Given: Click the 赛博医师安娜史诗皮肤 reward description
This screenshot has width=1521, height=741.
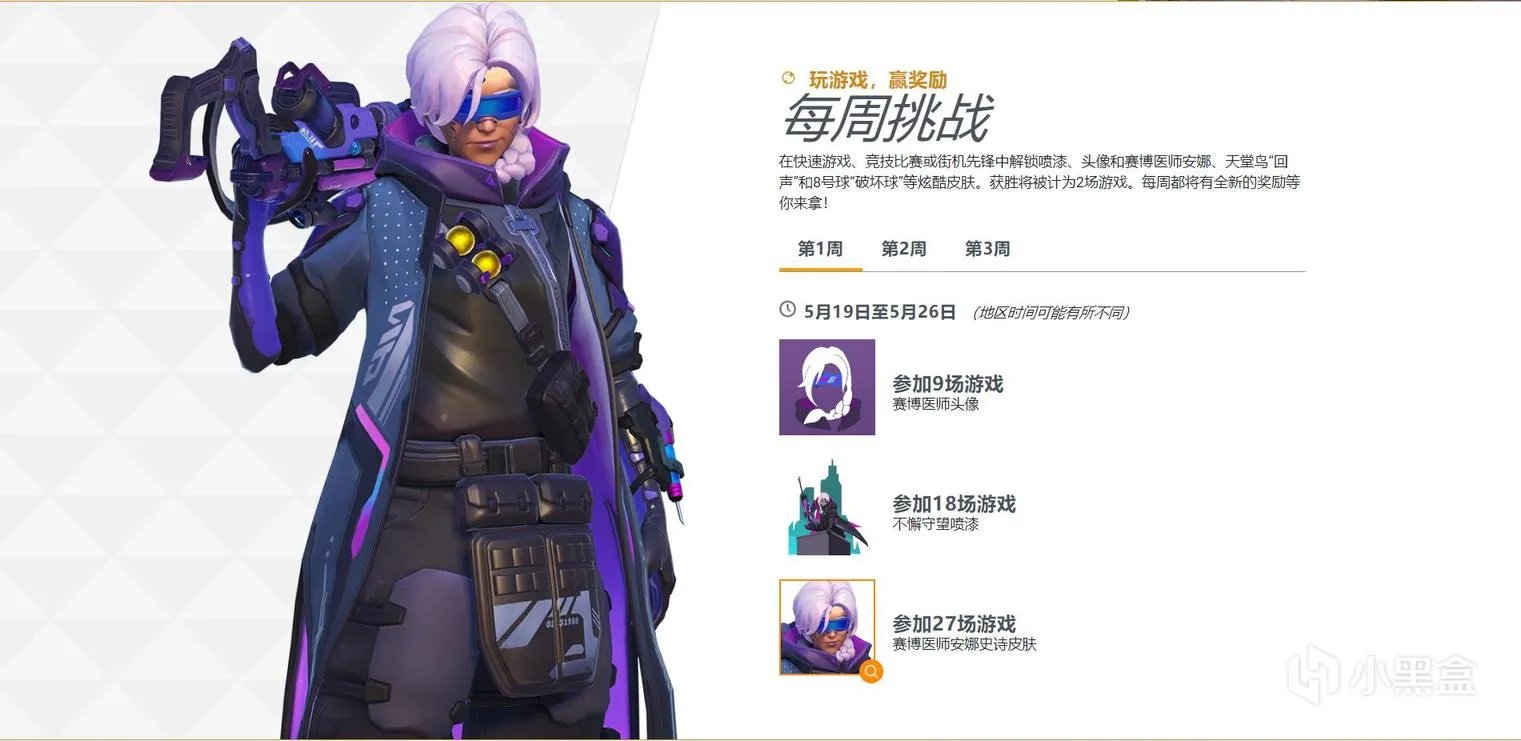Looking at the screenshot, I should point(965,644).
